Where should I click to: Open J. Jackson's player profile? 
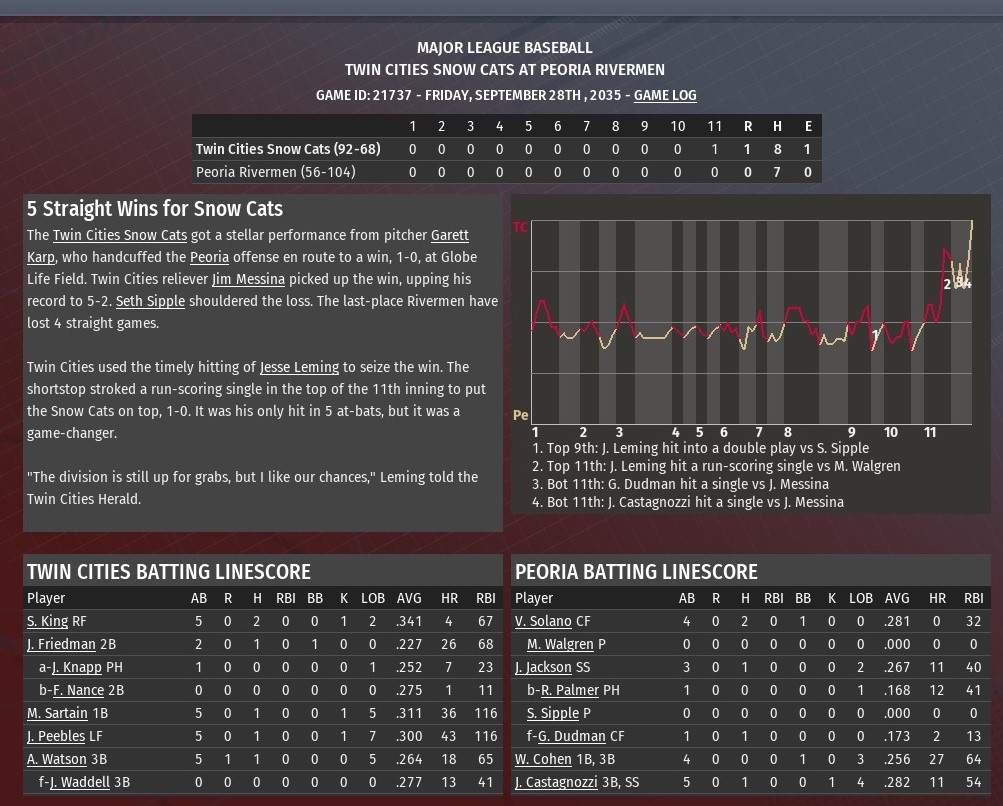point(543,667)
